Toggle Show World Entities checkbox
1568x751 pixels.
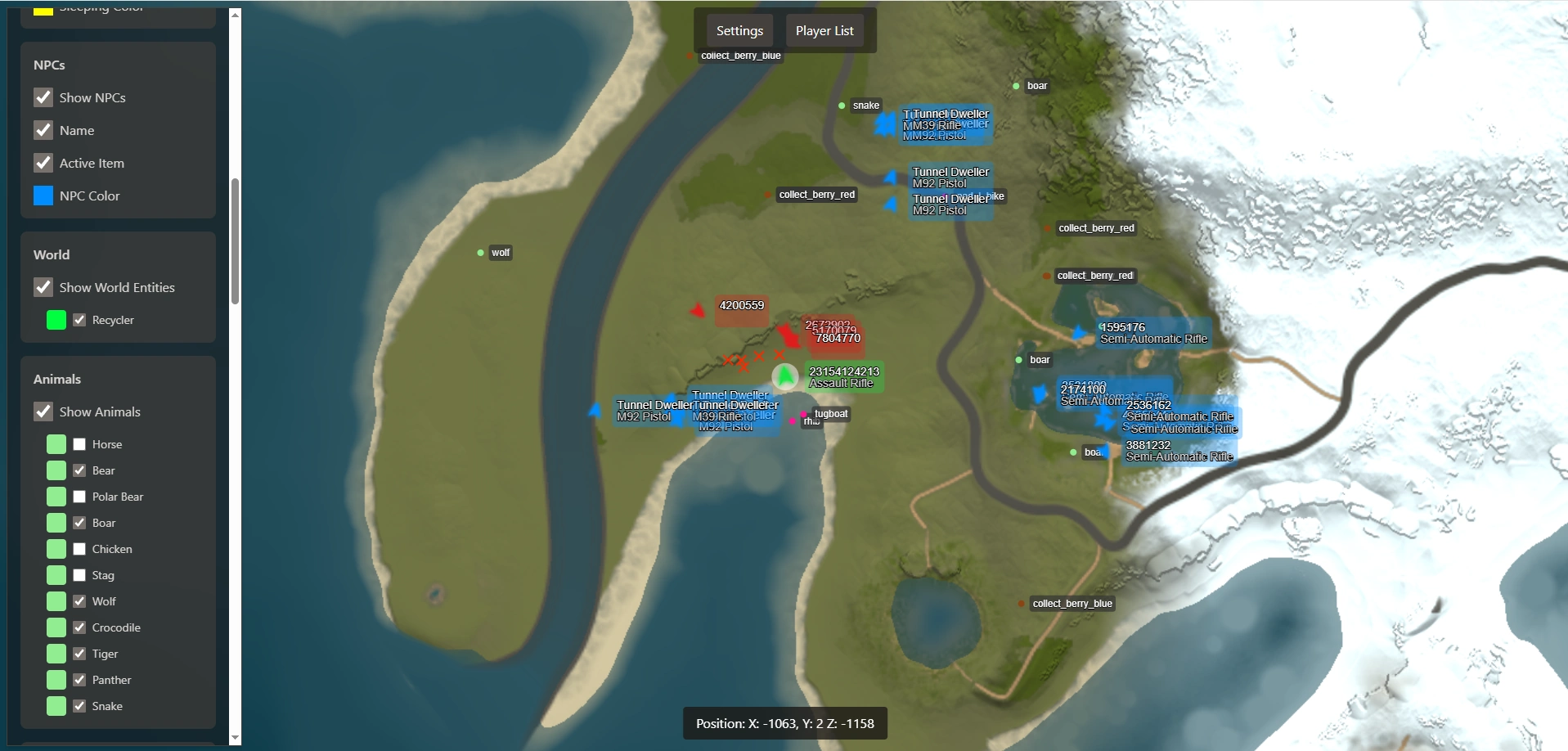click(43, 287)
